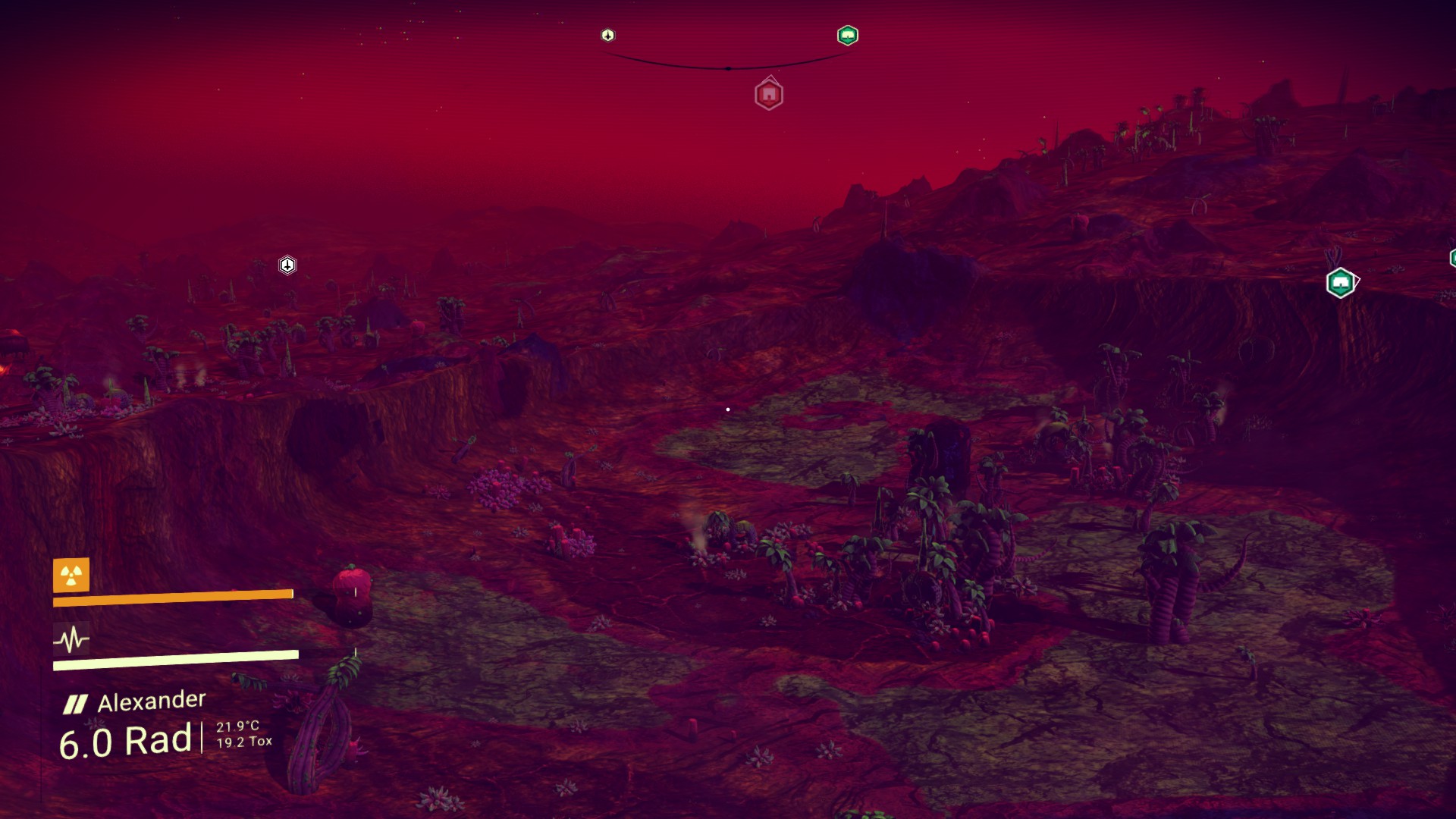Click the white hexagon marker over the plateau
The width and height of the screenshot is (1456, 819).
(287, 265)
